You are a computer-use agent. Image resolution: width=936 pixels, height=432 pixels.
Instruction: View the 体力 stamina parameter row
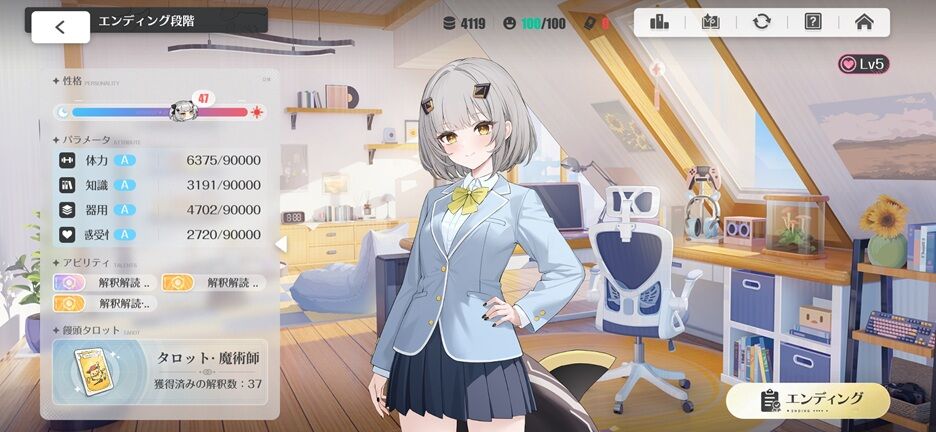[160, 160]
